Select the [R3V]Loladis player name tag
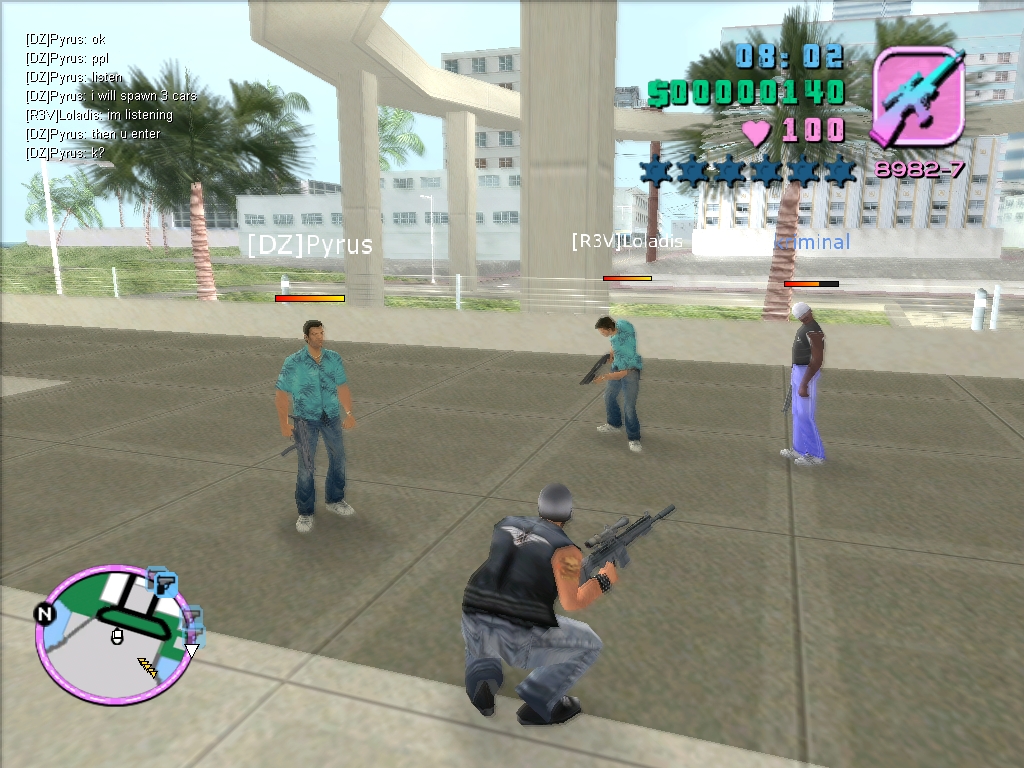Screen dimensions: 1024x768 click(x=627, y=241)
